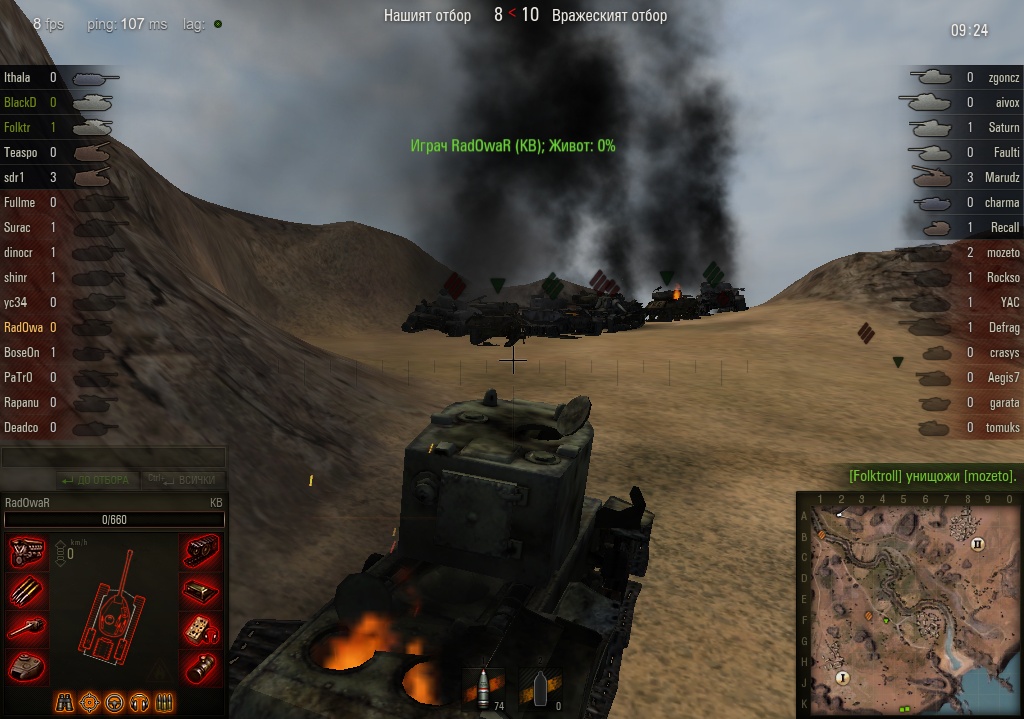Select the turret module icon
Viewport: 1024px width, 719px height.
click(26, 667)
